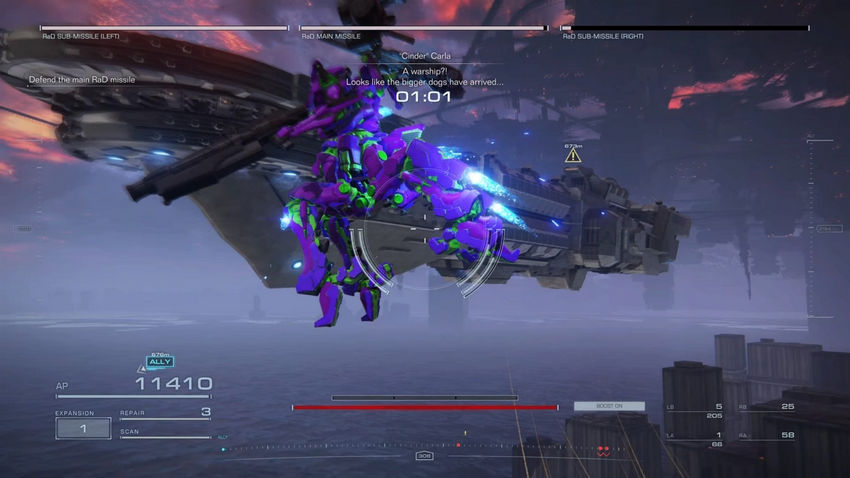The image size is (850, 478).
Task: Click the yellow warning triangle marker
Action: [573, 156]
